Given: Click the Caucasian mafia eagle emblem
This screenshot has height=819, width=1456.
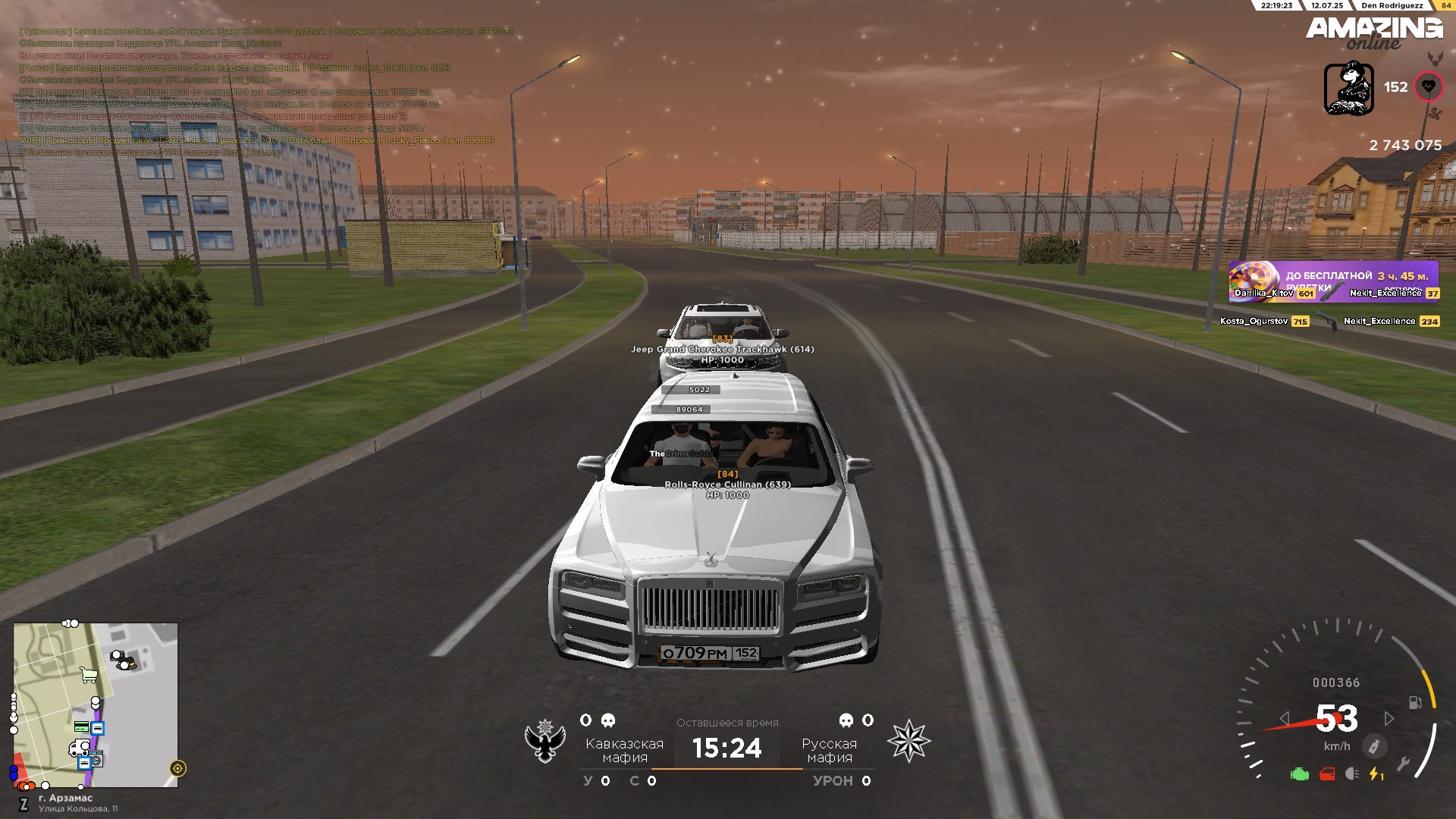Looking at the screenshot, I should coord(545,741).
